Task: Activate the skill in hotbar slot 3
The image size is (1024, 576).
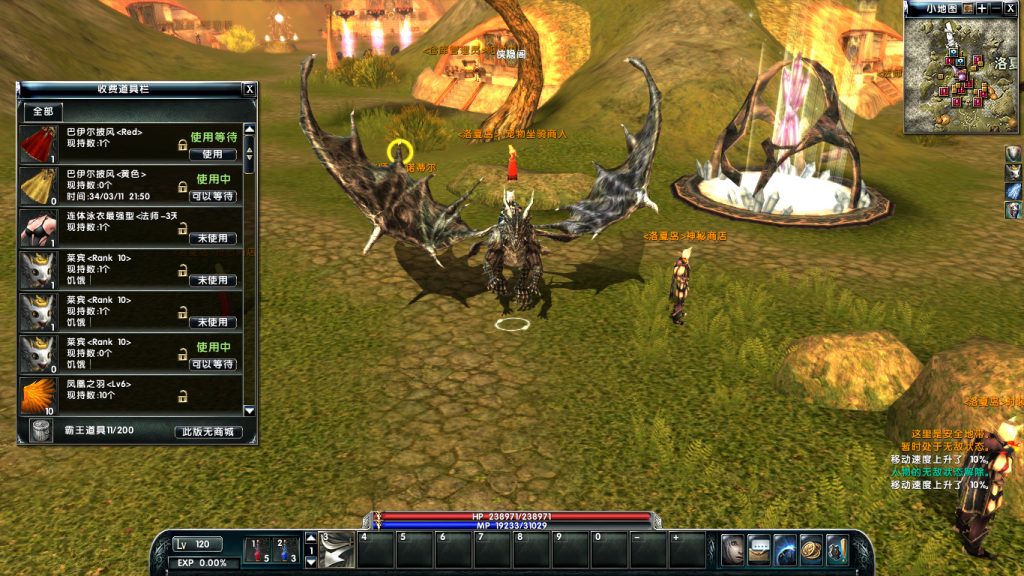Action: (337, 549)
